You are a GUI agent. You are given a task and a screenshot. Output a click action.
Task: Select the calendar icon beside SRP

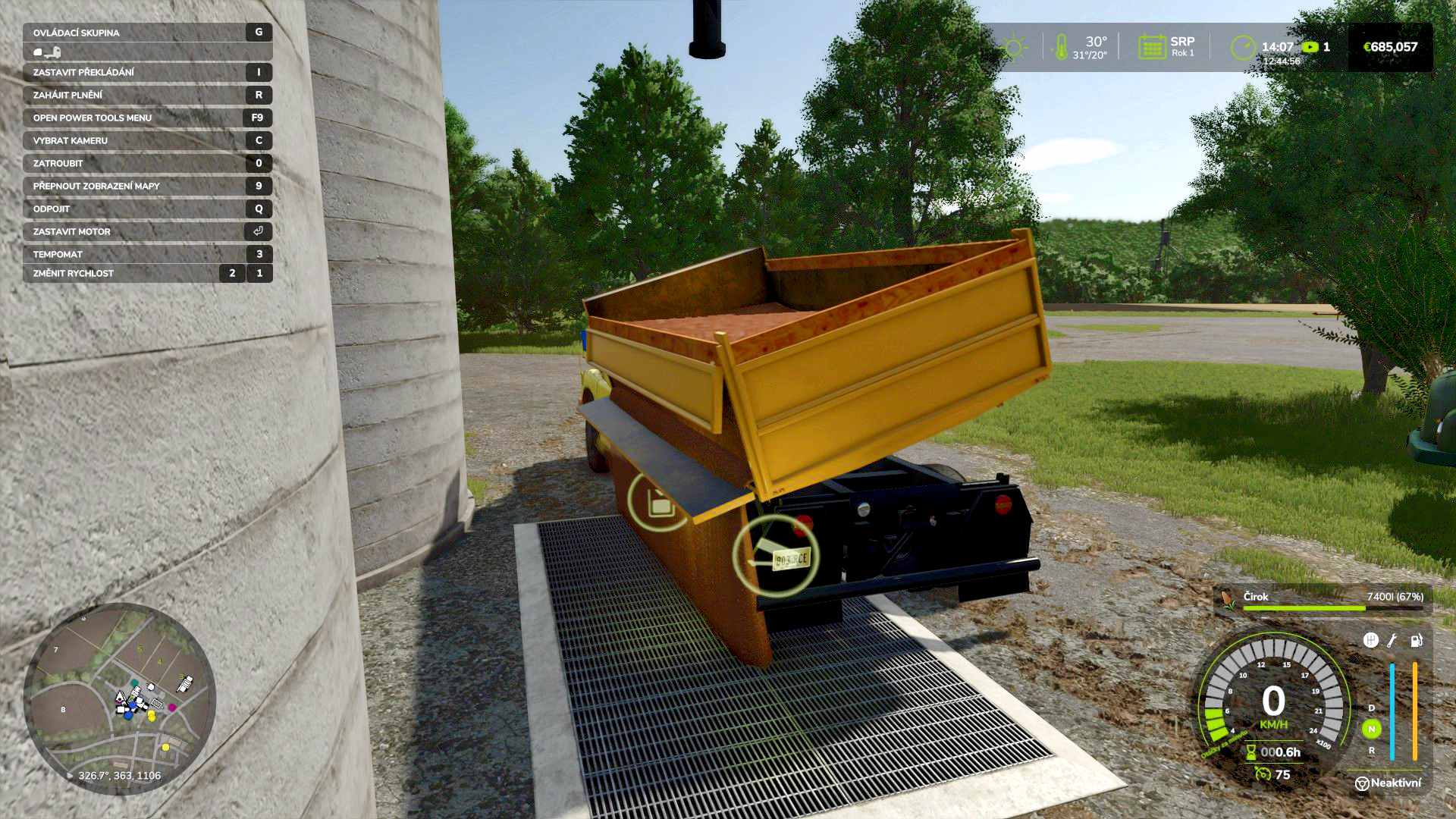[x=1151, y=47]
